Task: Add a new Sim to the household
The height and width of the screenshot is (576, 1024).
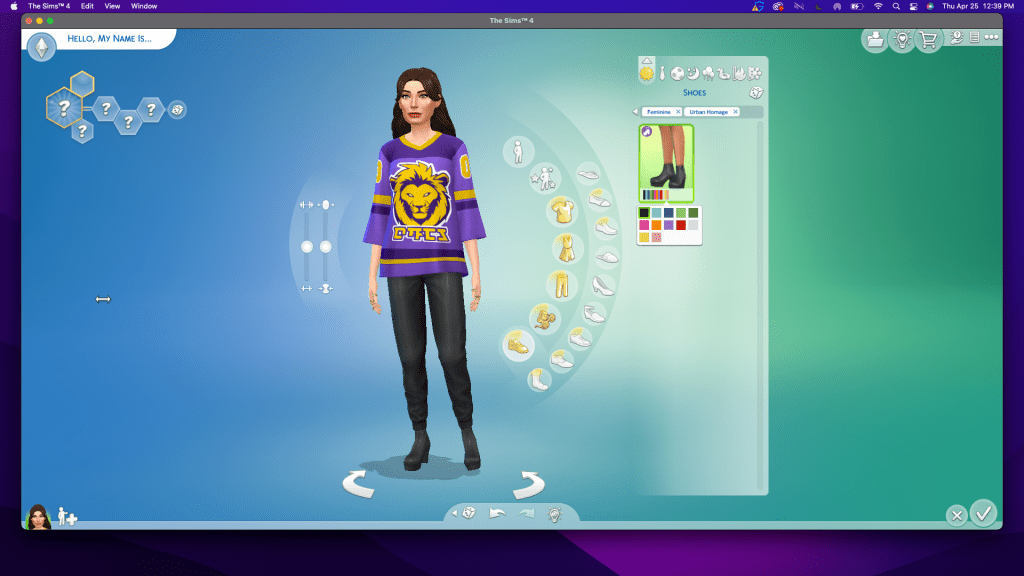Action: (68, 516)
